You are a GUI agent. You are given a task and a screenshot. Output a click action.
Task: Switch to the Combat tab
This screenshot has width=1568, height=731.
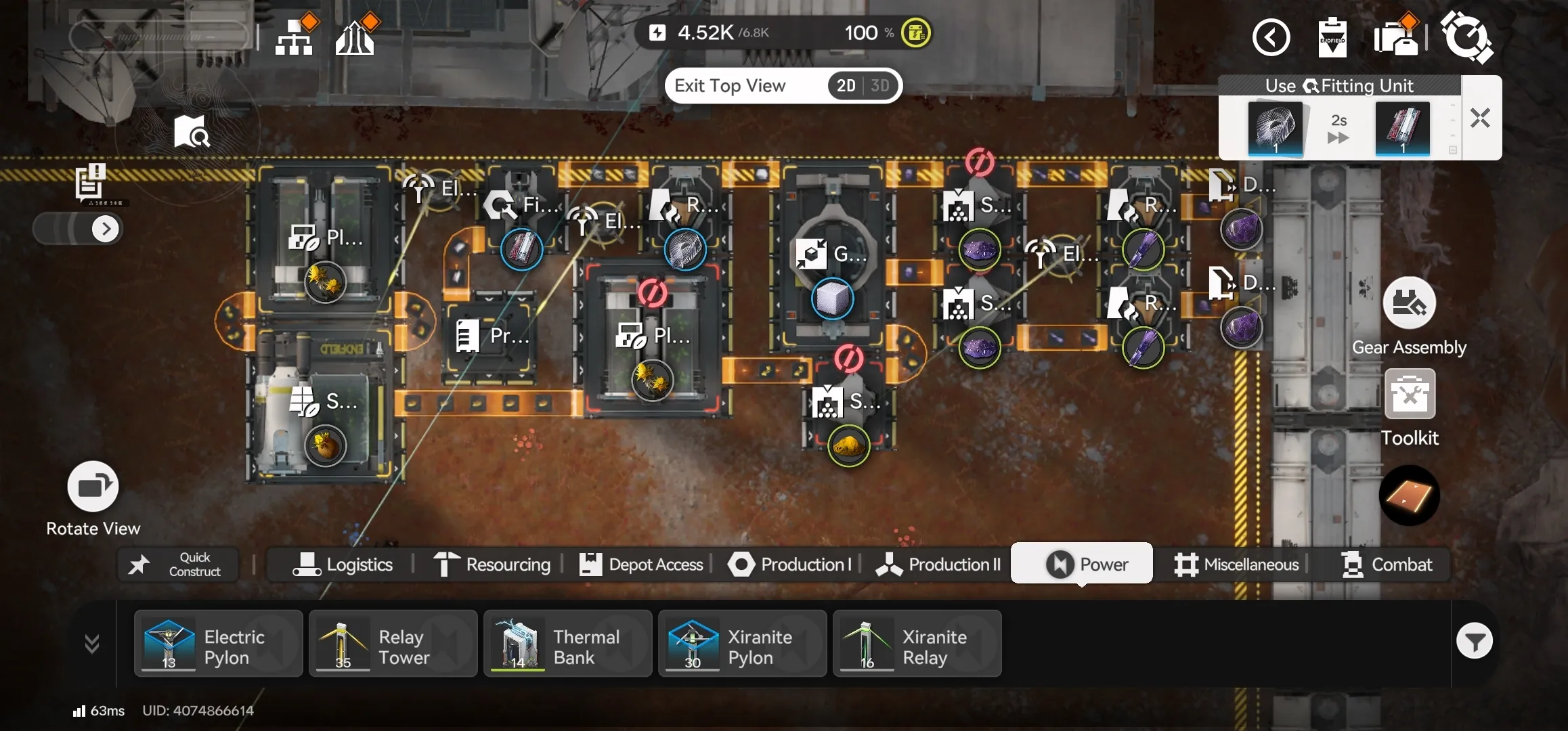(x=1387, y=564)
